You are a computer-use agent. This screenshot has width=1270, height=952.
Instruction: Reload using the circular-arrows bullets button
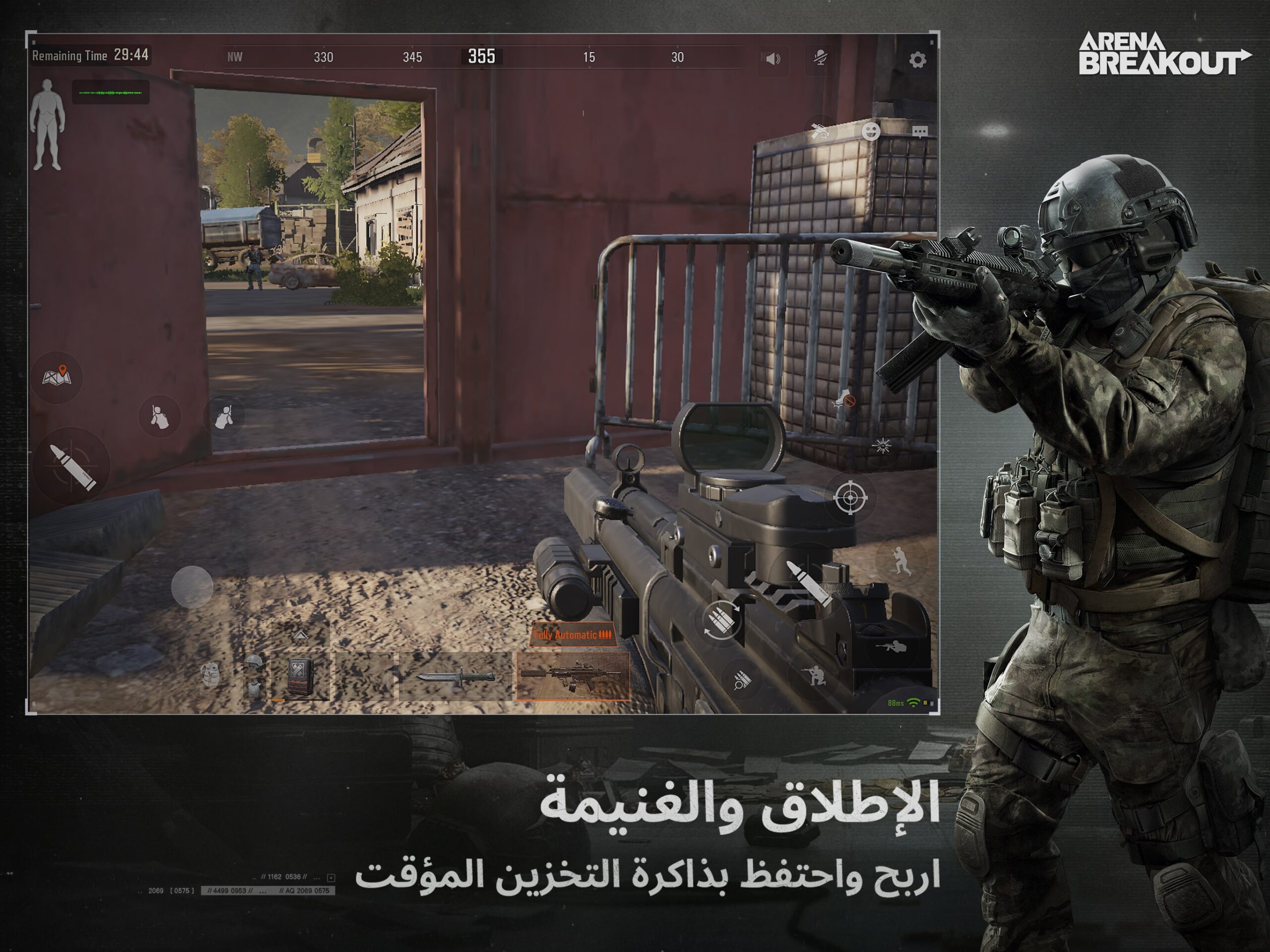click(x=721, y=620)
